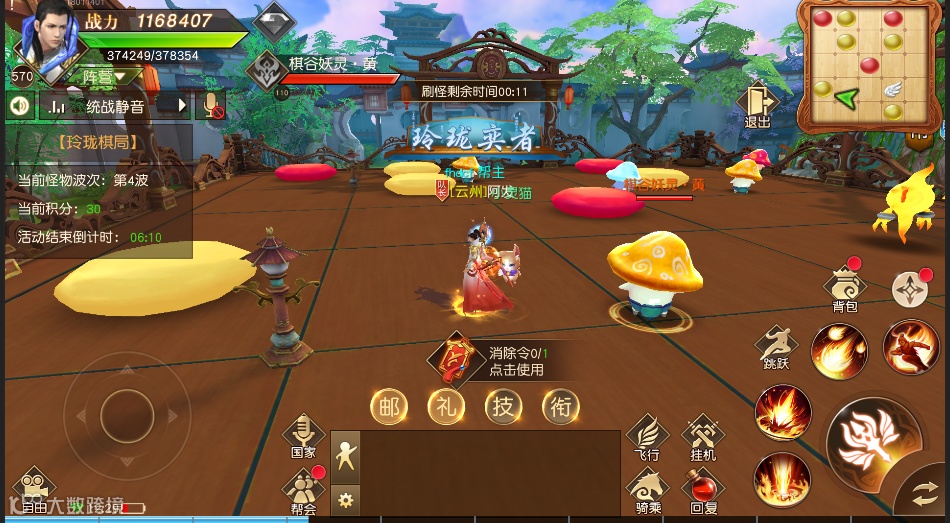Open the 衔 title button
Screen dimensions: 950x523
561,406
